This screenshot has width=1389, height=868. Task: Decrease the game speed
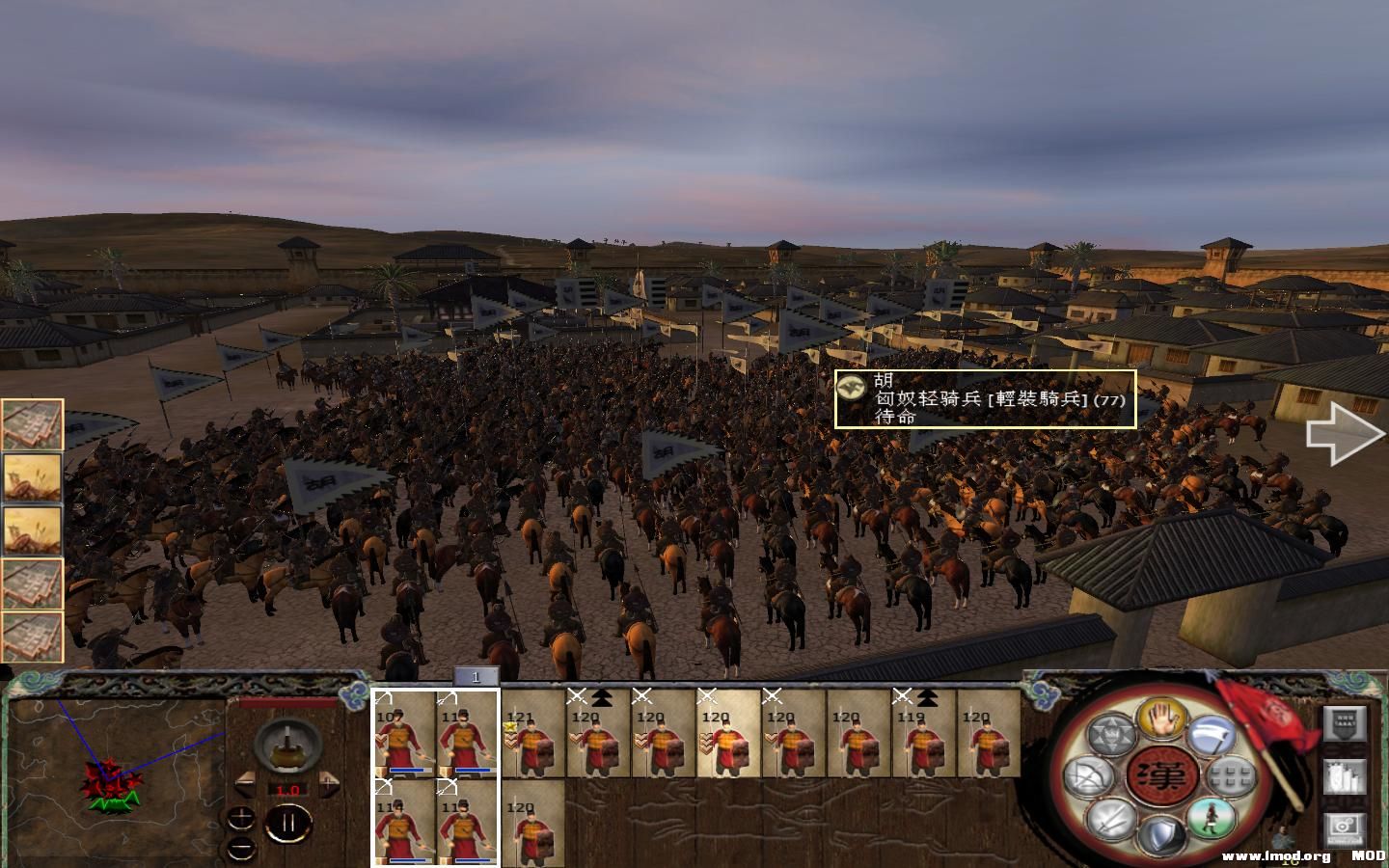[244, 783]
